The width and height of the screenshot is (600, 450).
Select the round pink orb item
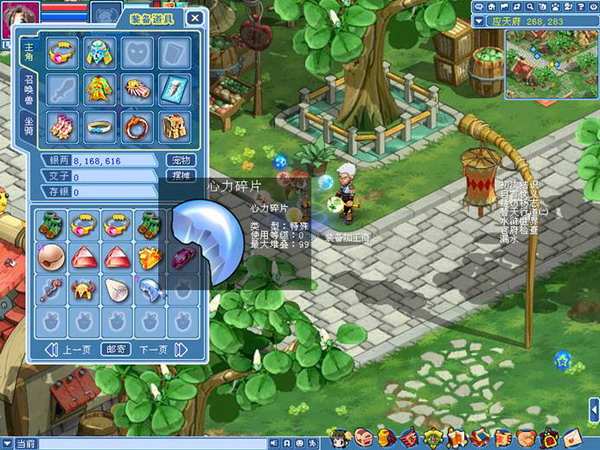coord(51,258)
